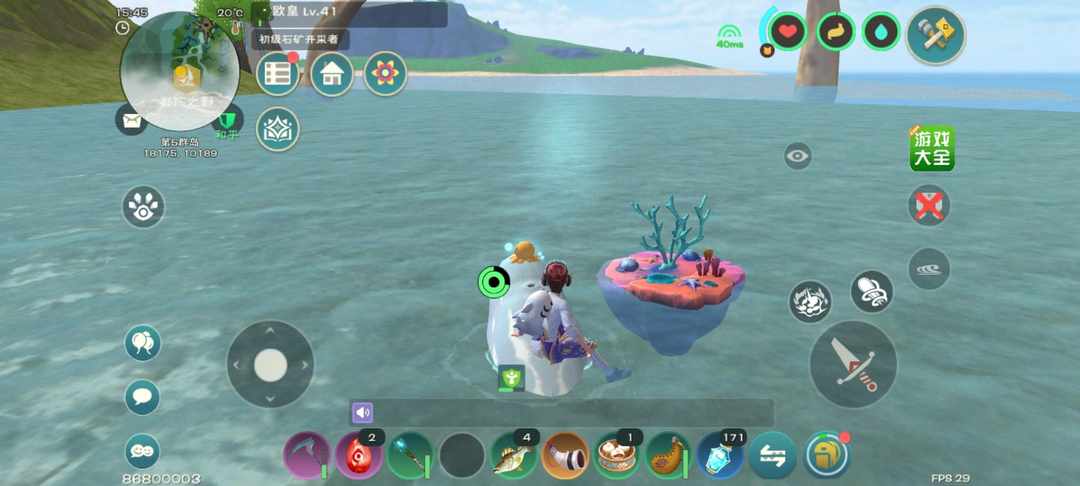Viewport: 1080px width, 486px height.
Task: Open the crafting hammer build menu
Action: (935, 35)
